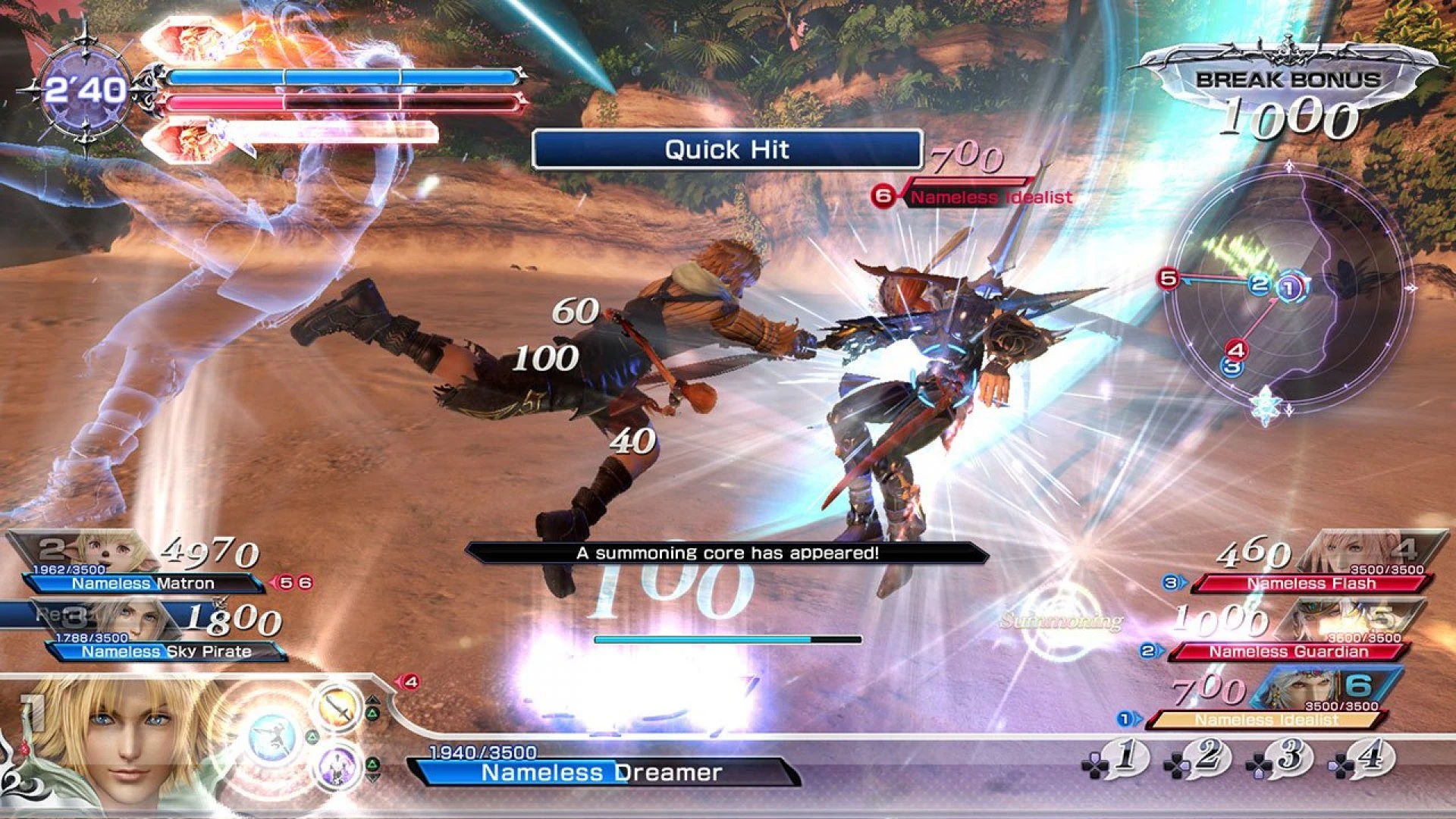Click the Quick Hit banner
This screenshot has height=819, width=1456.
726,149
